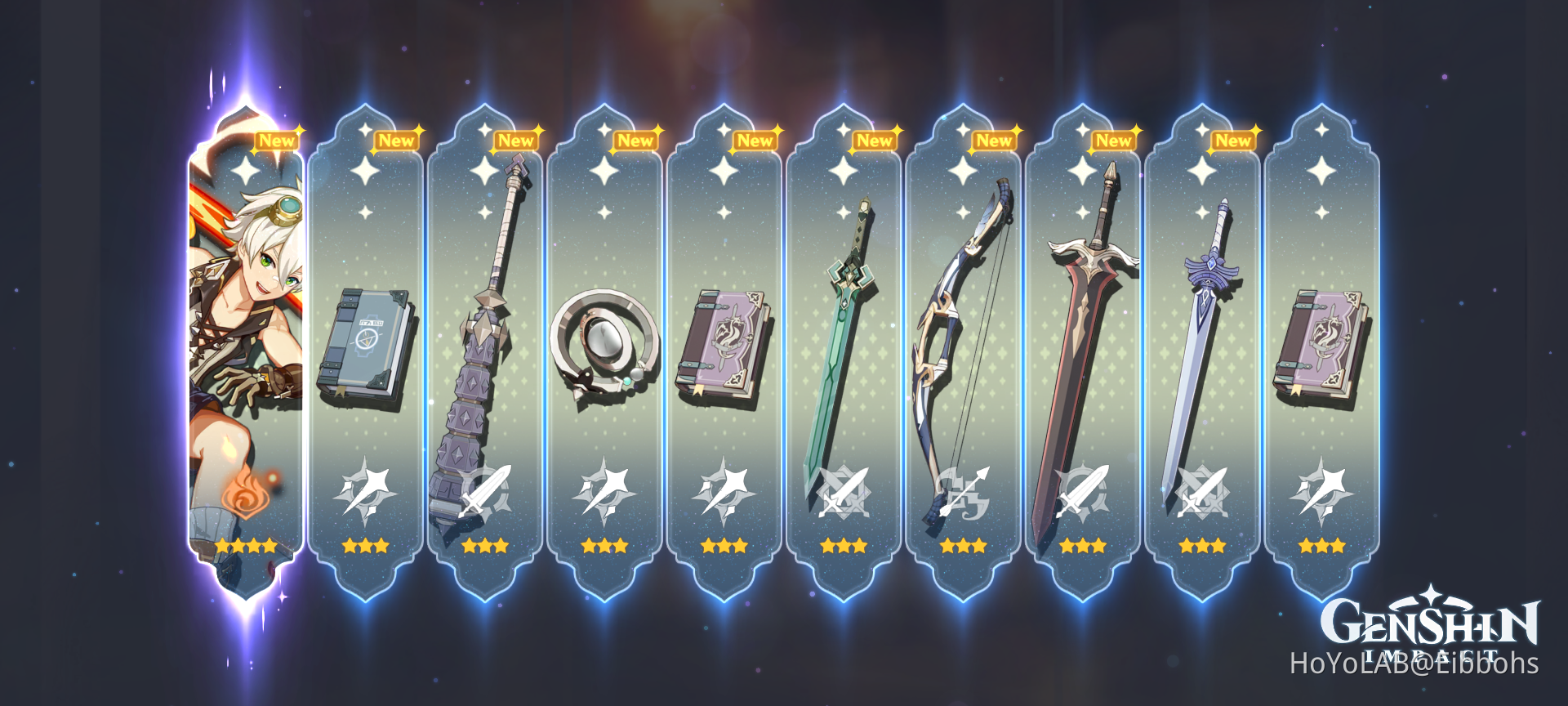Select the Thrilling Tales purple book card beside Debate Club
Screen dimensions: 1568x706
pos(726,343)
